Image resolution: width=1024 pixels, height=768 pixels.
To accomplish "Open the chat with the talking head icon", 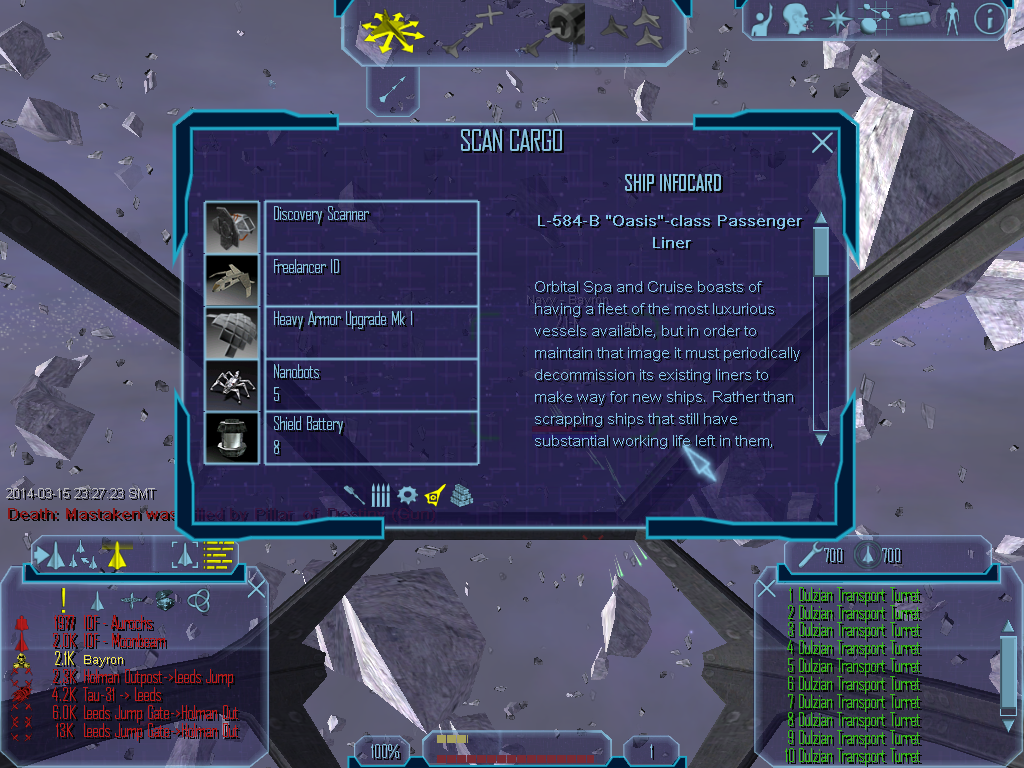I will point(796,18).
